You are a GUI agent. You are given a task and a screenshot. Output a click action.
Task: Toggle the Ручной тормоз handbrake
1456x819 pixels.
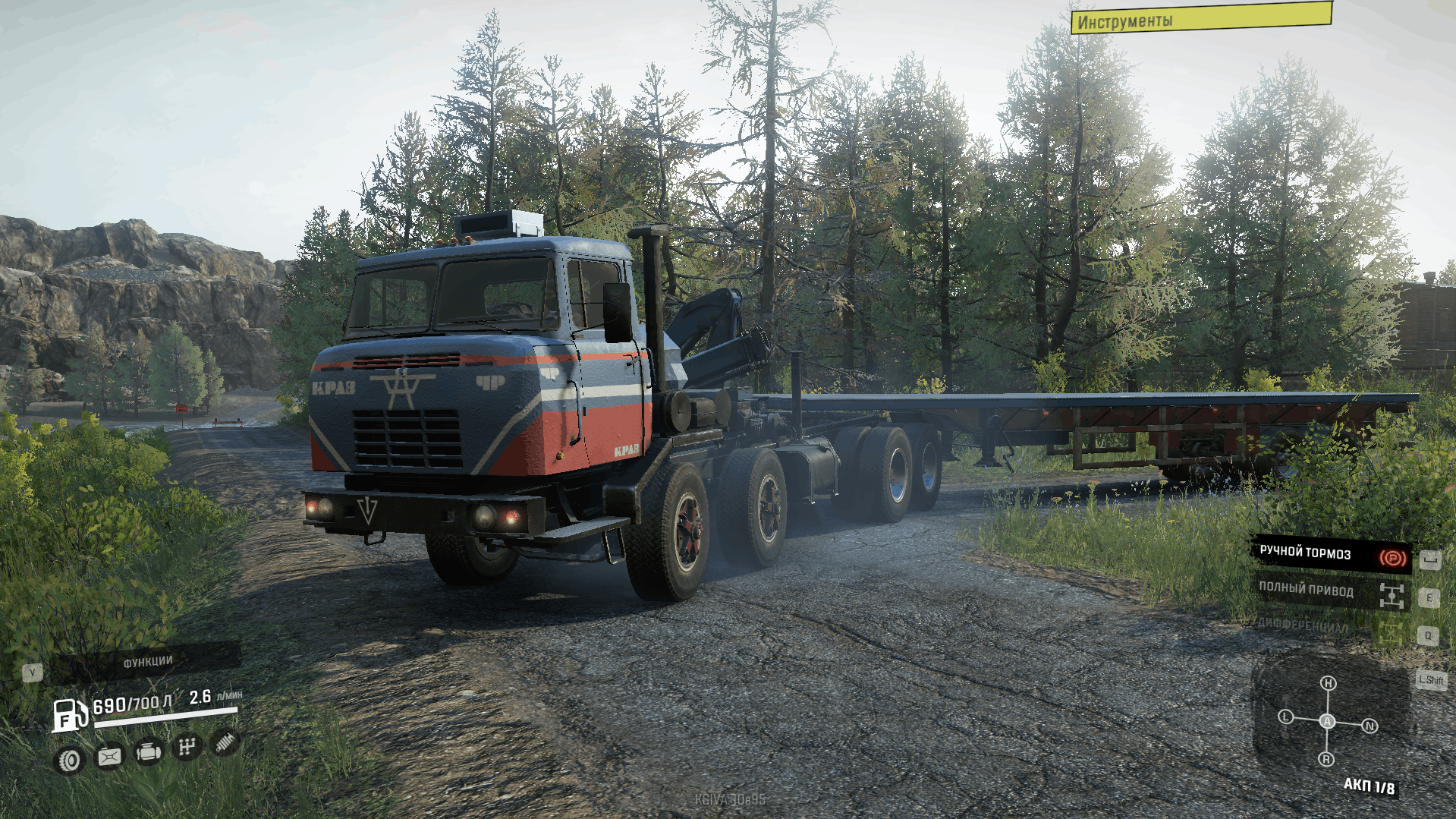(1330, 555)
